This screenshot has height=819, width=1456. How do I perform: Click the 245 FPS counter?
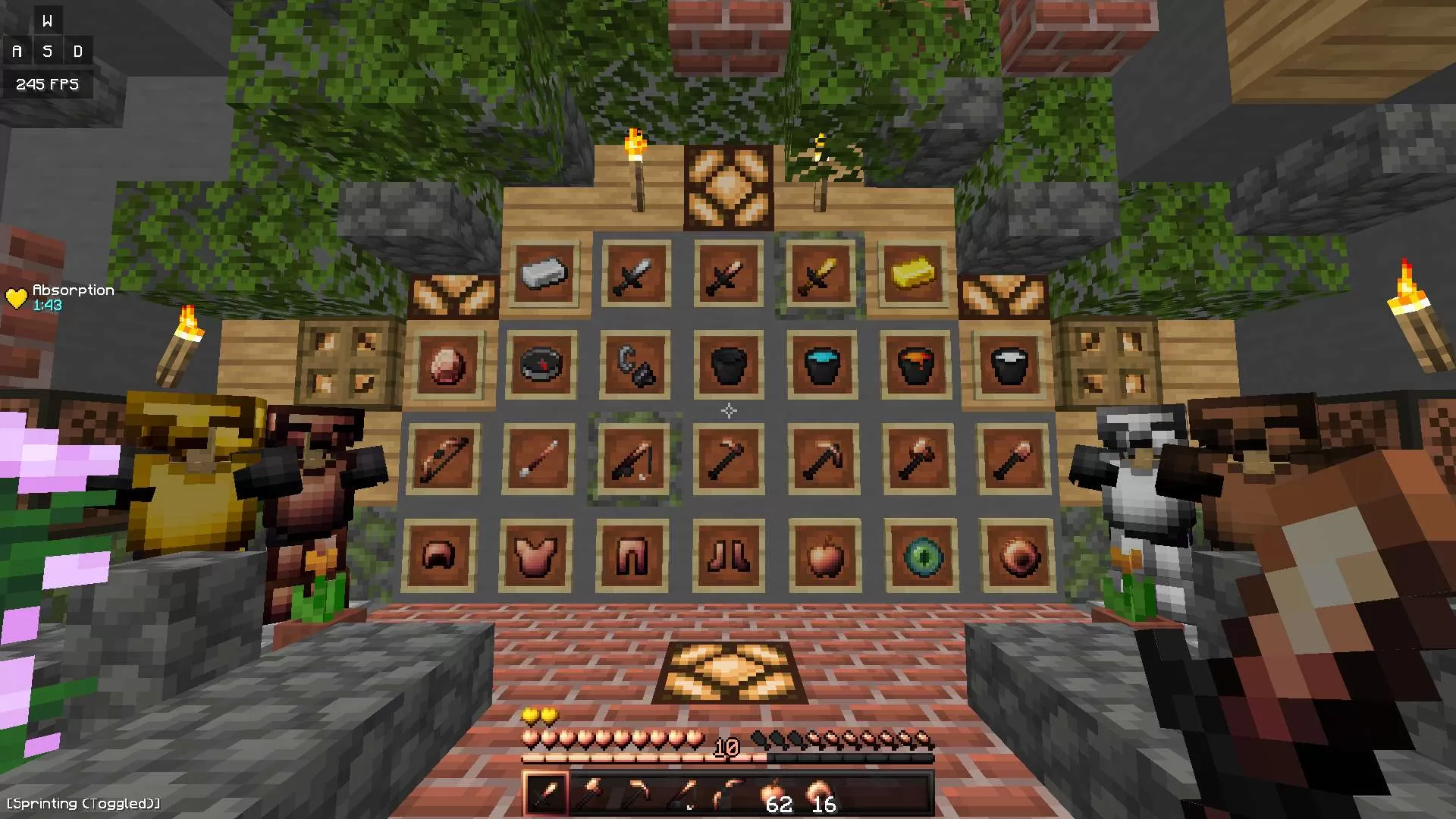48,84
